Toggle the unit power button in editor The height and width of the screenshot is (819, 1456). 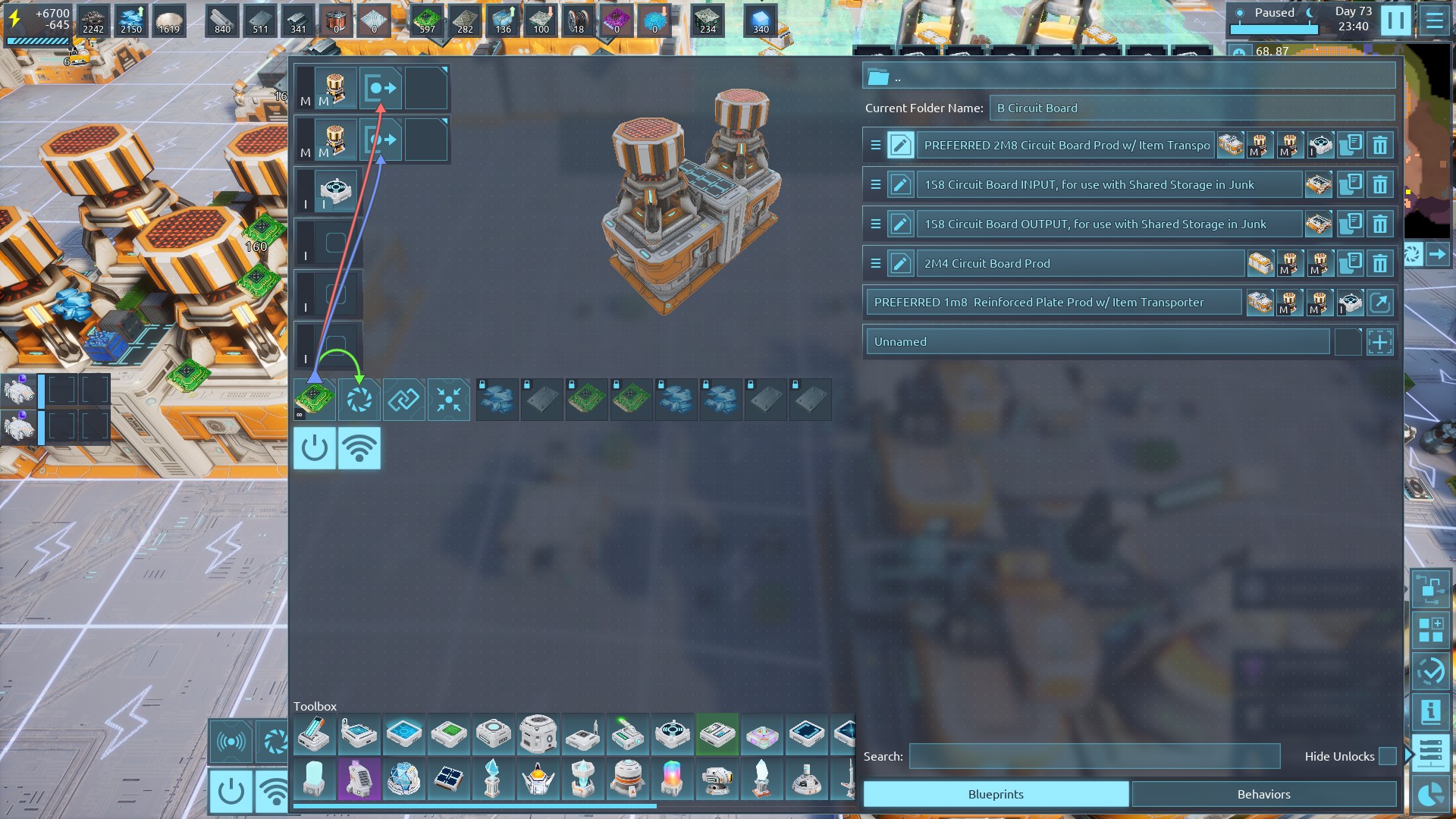(315, 448)
